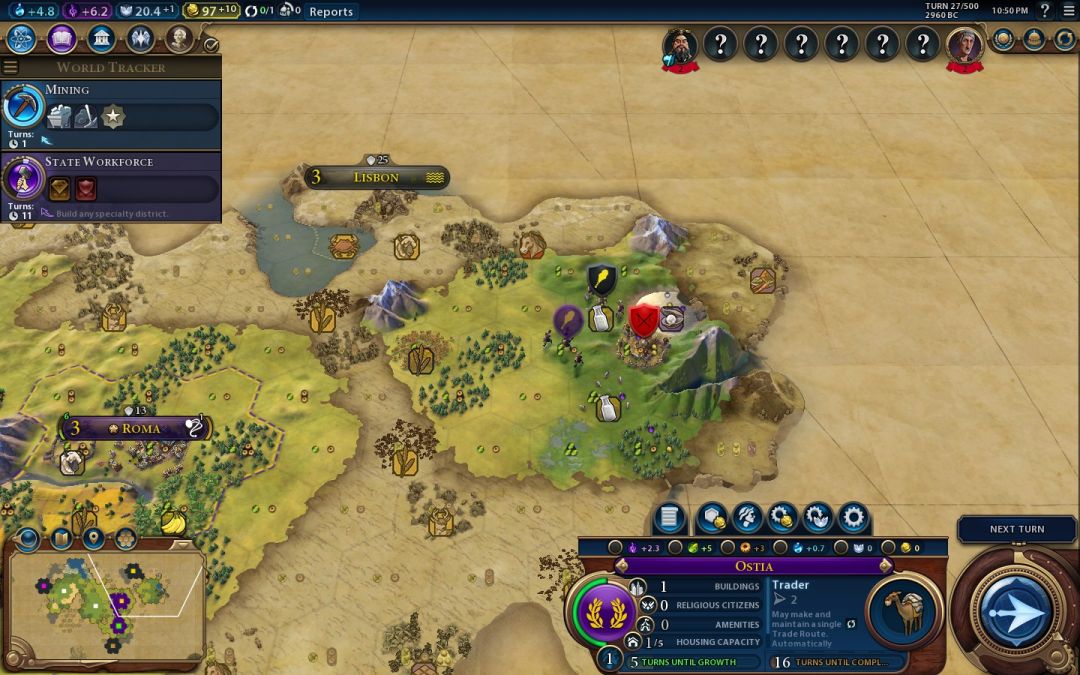The height and width of the screenshot is (675, 1080).
Task: Open the Great People portrait icon
Action: 179,39
